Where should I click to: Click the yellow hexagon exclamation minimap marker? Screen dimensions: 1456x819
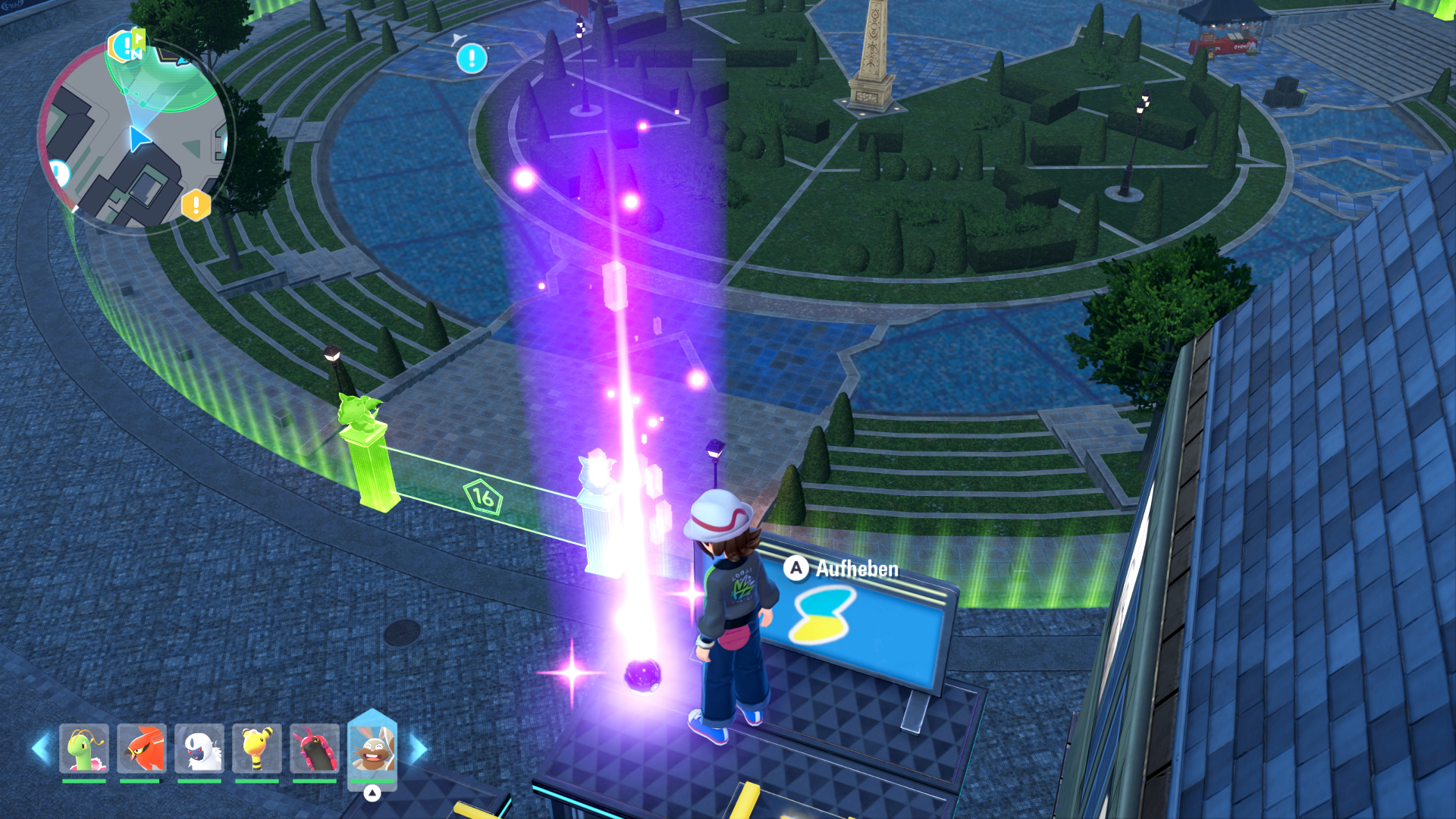click(x=196, y=205)
